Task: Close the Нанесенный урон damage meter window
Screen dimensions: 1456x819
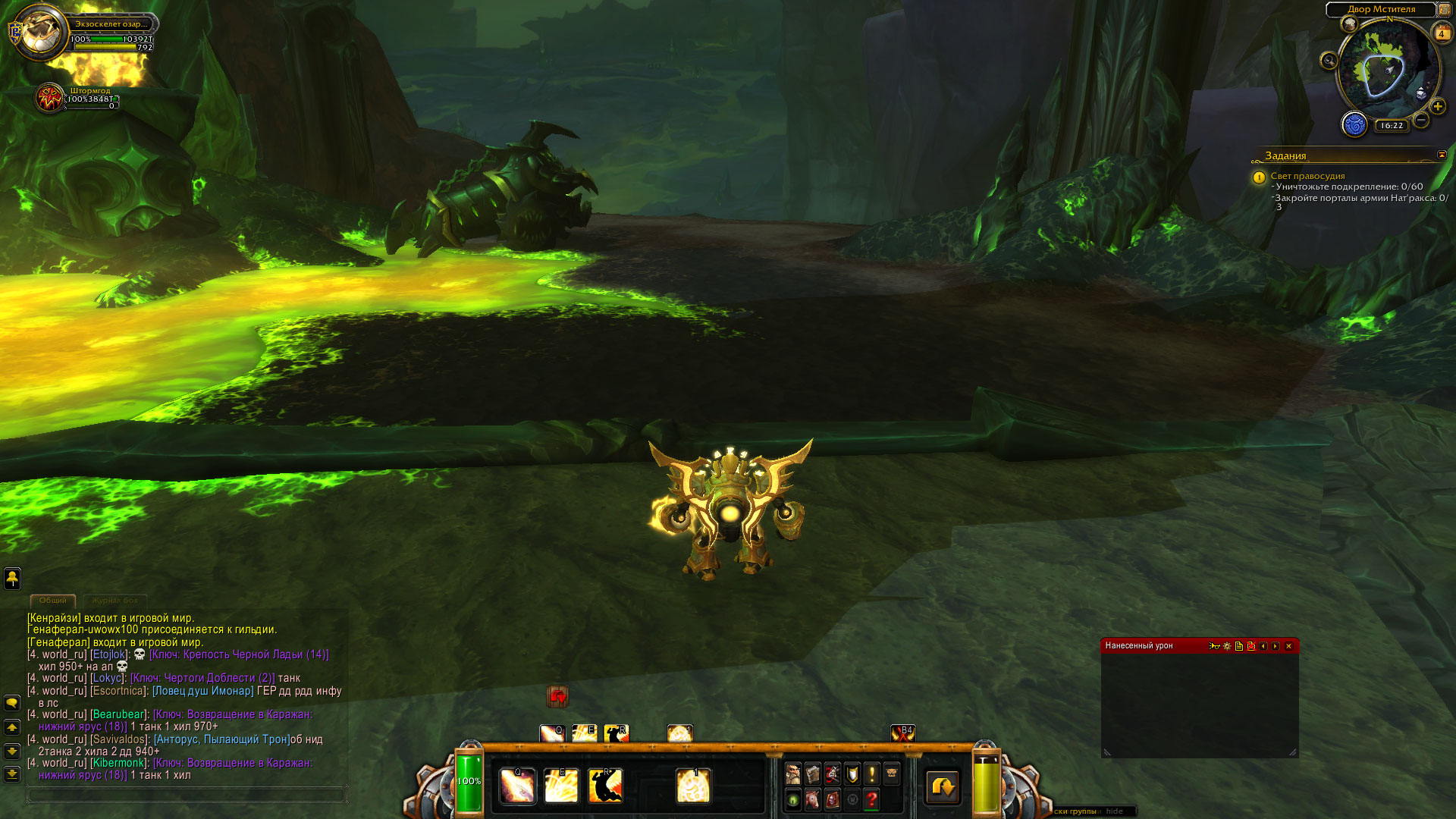Action: click(x=1288, y=646)
